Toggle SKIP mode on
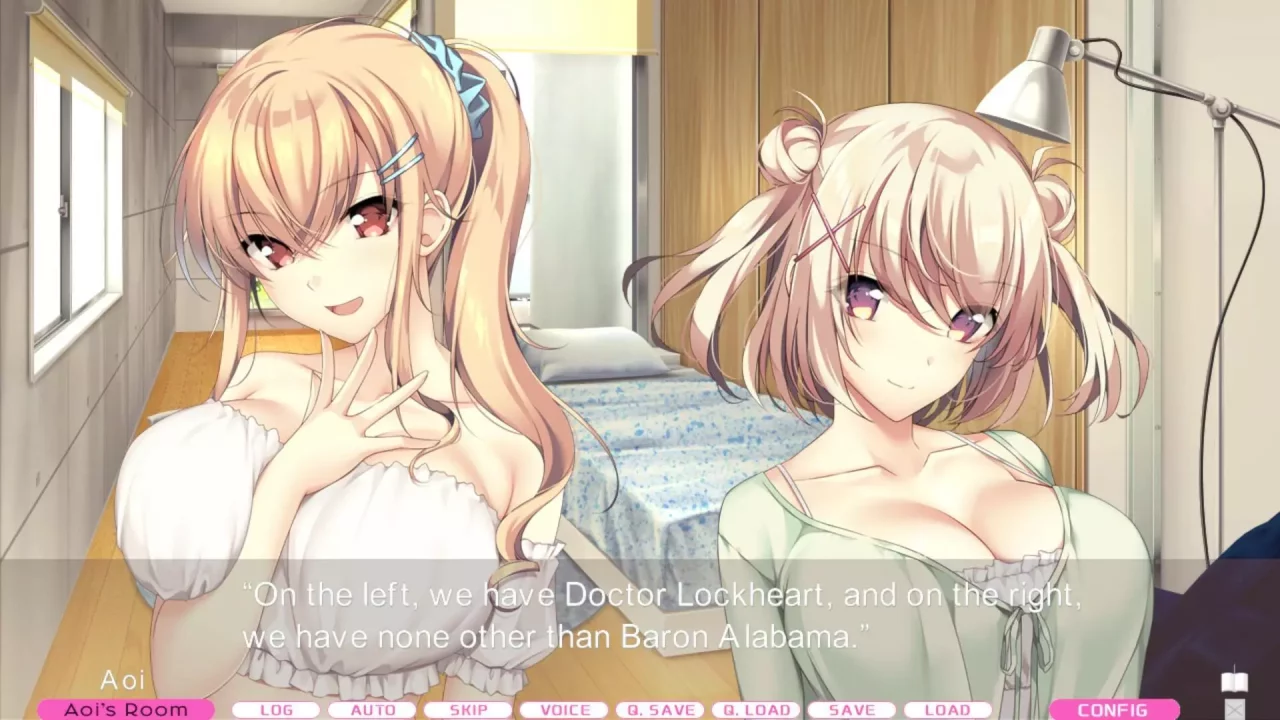Screen dimensions: 1280x720 pyautogui.click(x=469, y=709)
